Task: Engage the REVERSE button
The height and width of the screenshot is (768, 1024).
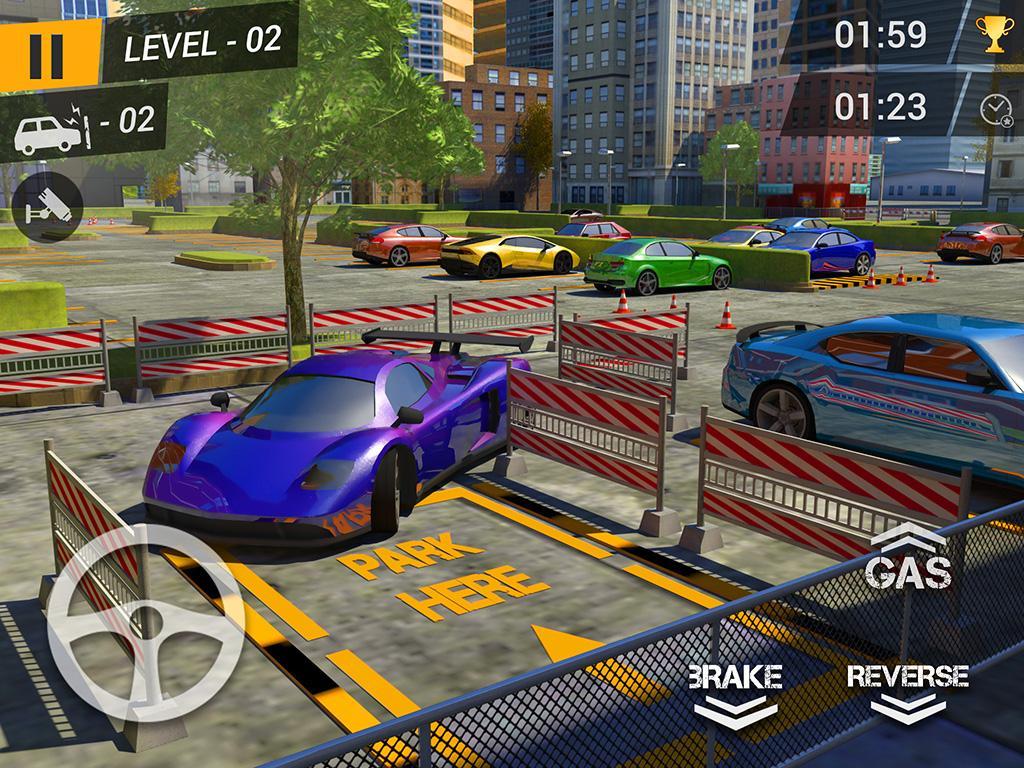Action: 907,691
